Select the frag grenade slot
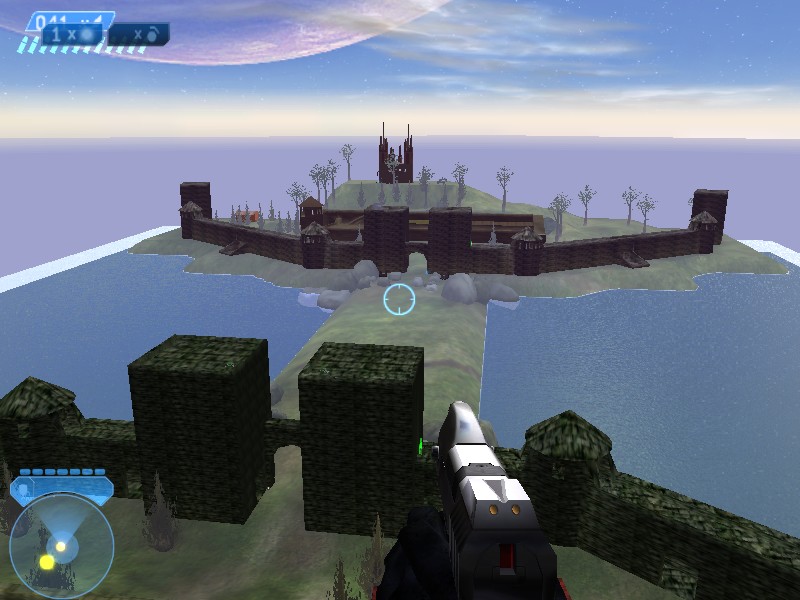The image size is (800, 600). [139, 34]
